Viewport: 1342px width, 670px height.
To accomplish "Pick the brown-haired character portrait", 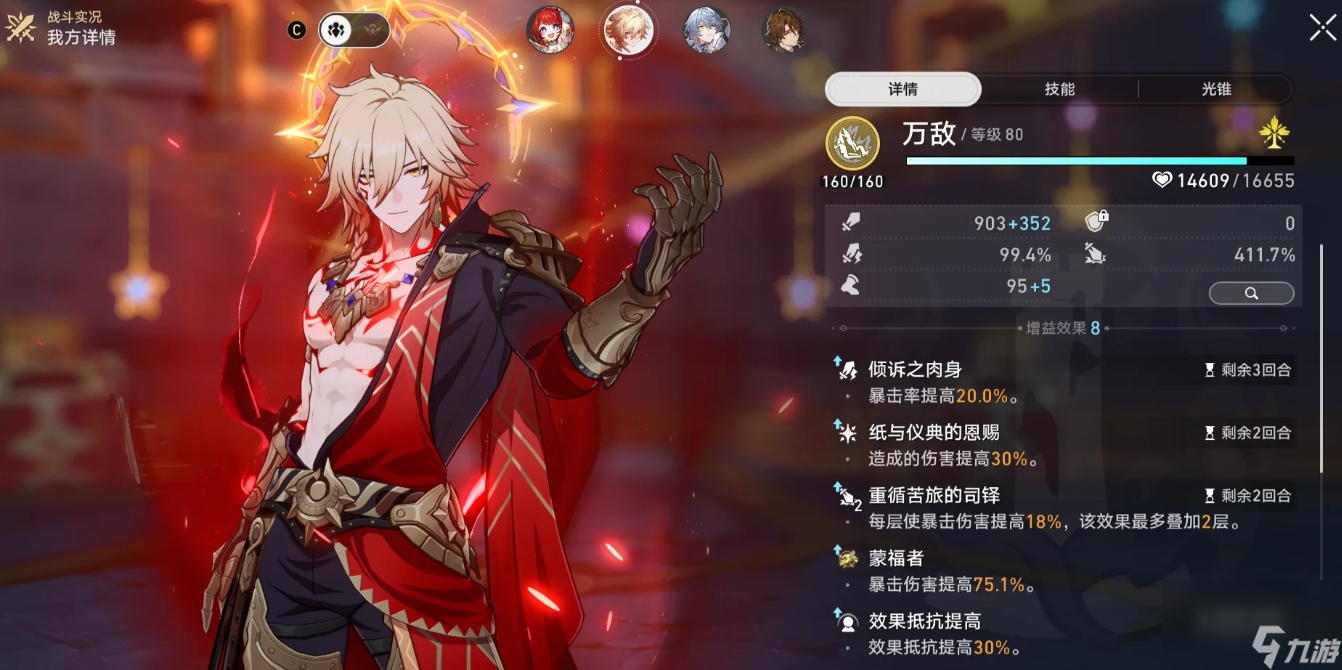I will point(784,30).
